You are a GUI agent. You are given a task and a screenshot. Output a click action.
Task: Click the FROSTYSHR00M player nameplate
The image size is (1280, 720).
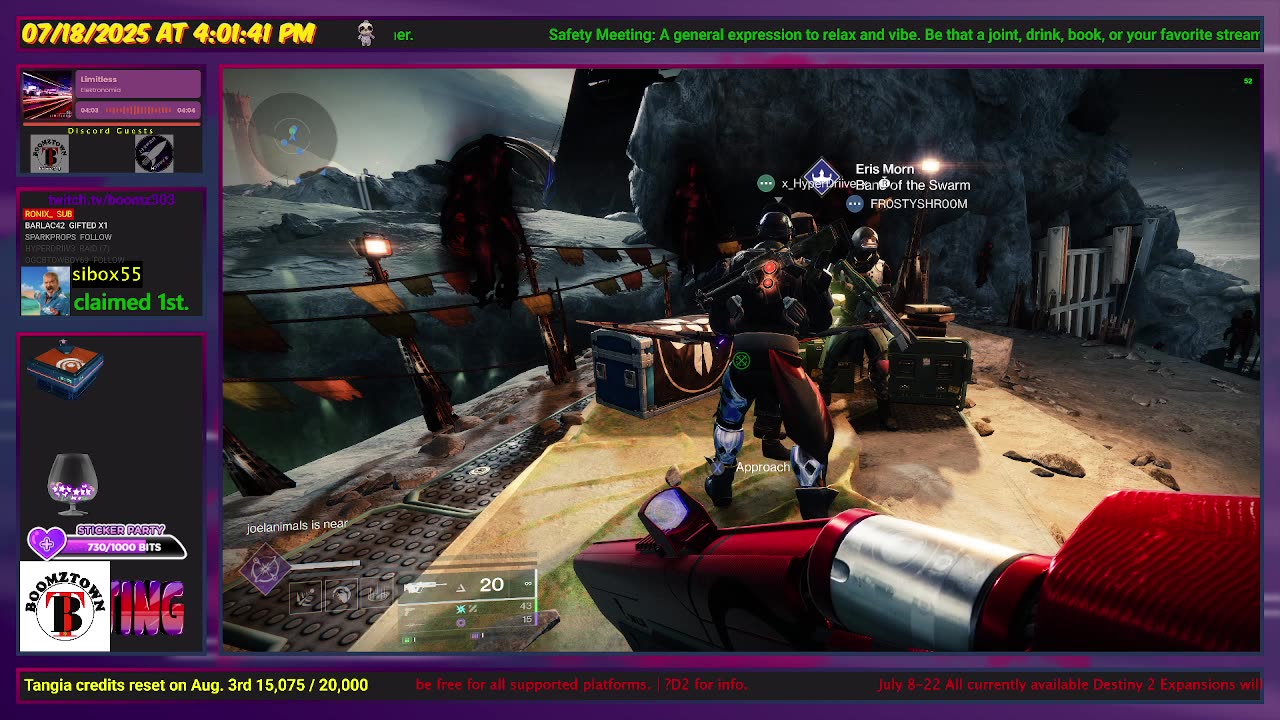917,204
